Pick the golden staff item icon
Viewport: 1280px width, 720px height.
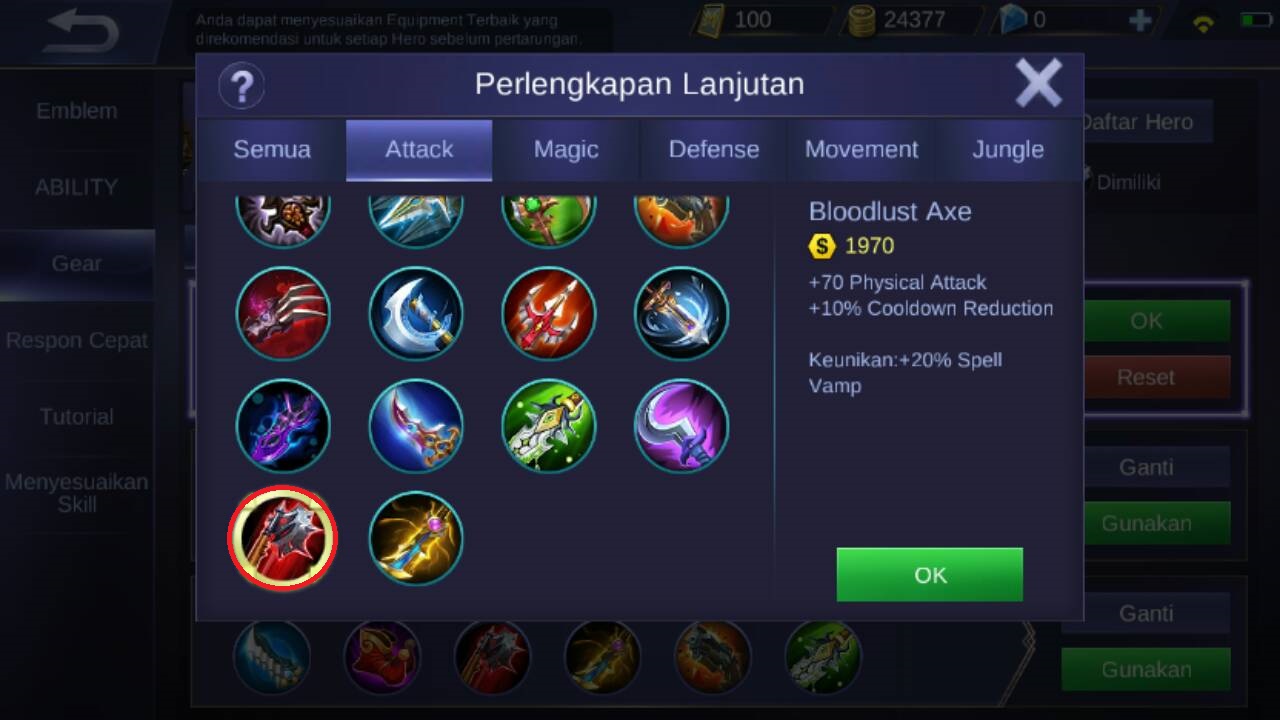pyautogui.click(x=416, y=538)
